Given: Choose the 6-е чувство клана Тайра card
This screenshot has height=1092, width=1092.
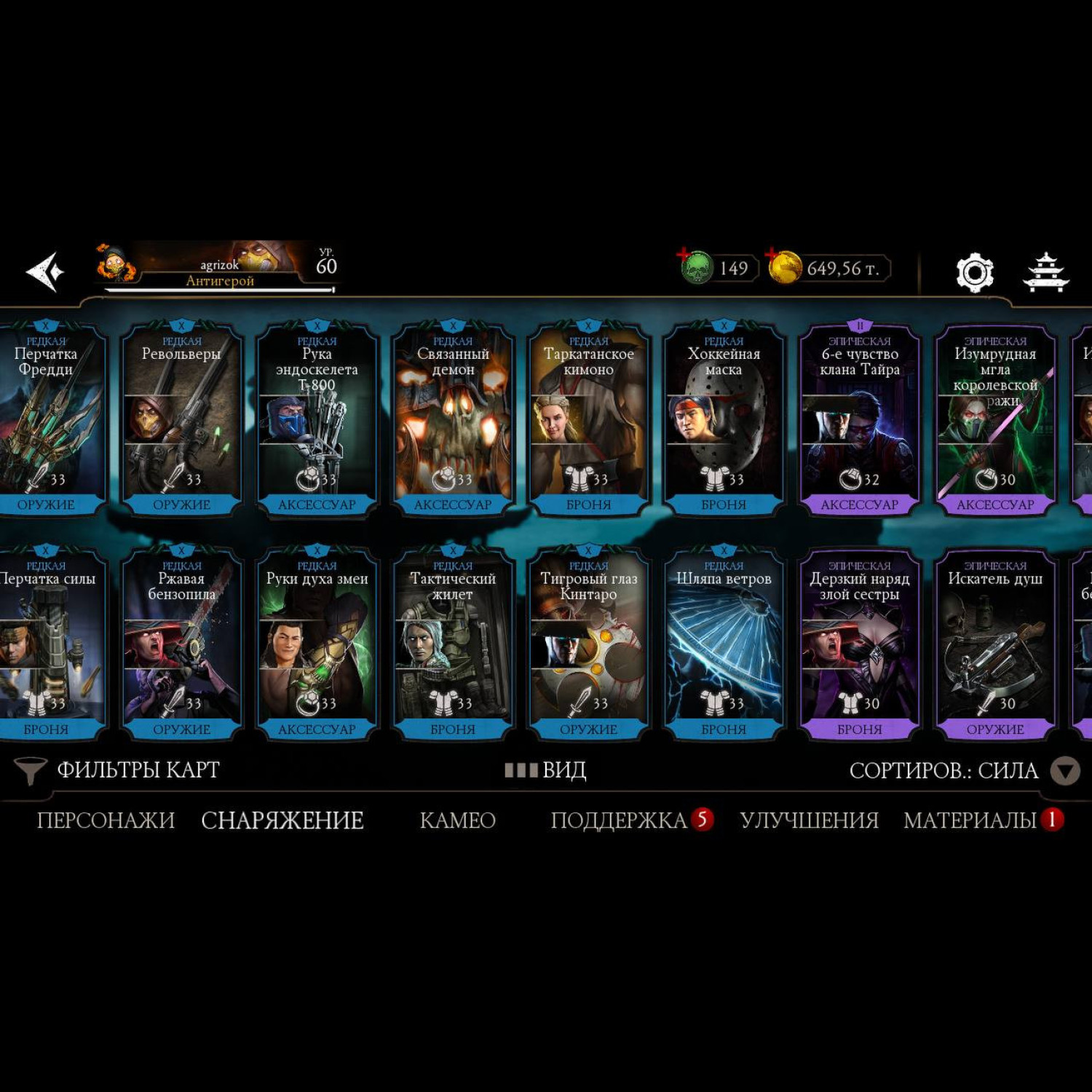Looking at the screenshot, I should pos(860,420).
